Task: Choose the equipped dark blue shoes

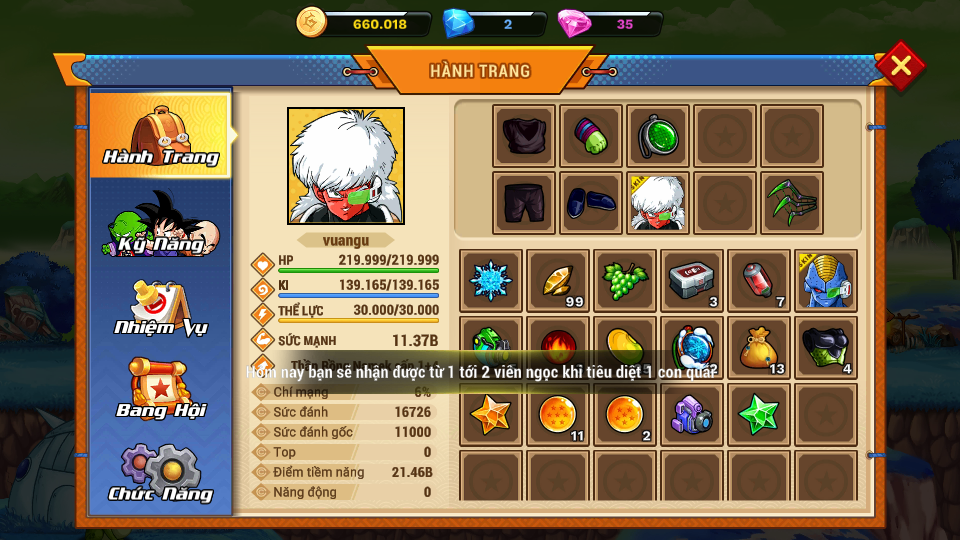Action: pos(591,203)
